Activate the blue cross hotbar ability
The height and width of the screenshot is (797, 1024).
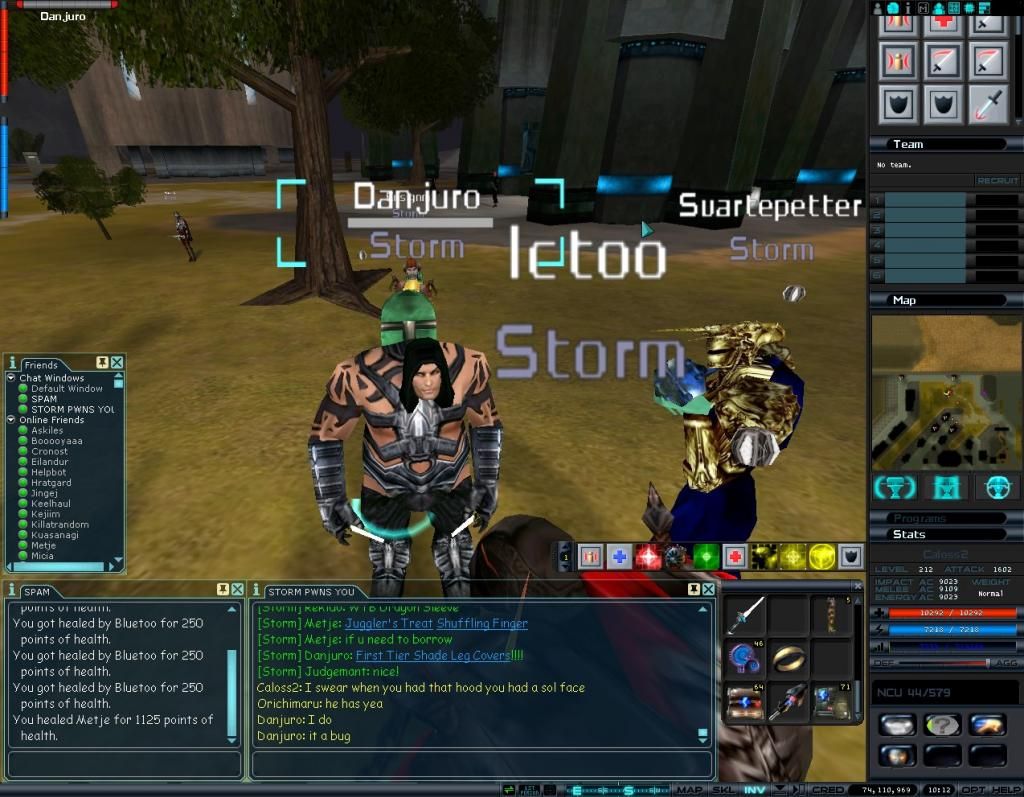[x=619, y=556]
